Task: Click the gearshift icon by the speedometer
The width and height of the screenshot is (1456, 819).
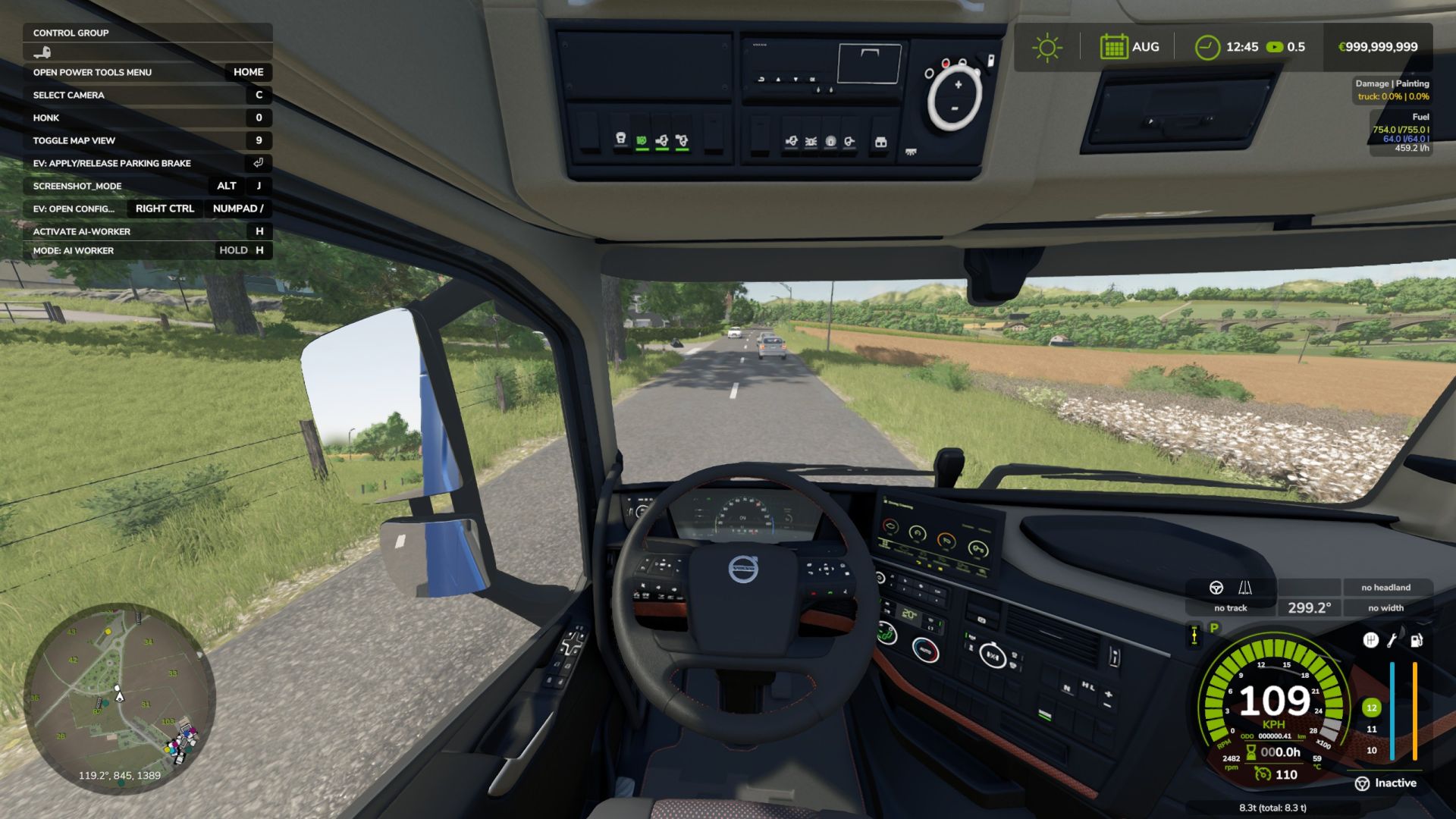Action: (x=1370, y=641)
